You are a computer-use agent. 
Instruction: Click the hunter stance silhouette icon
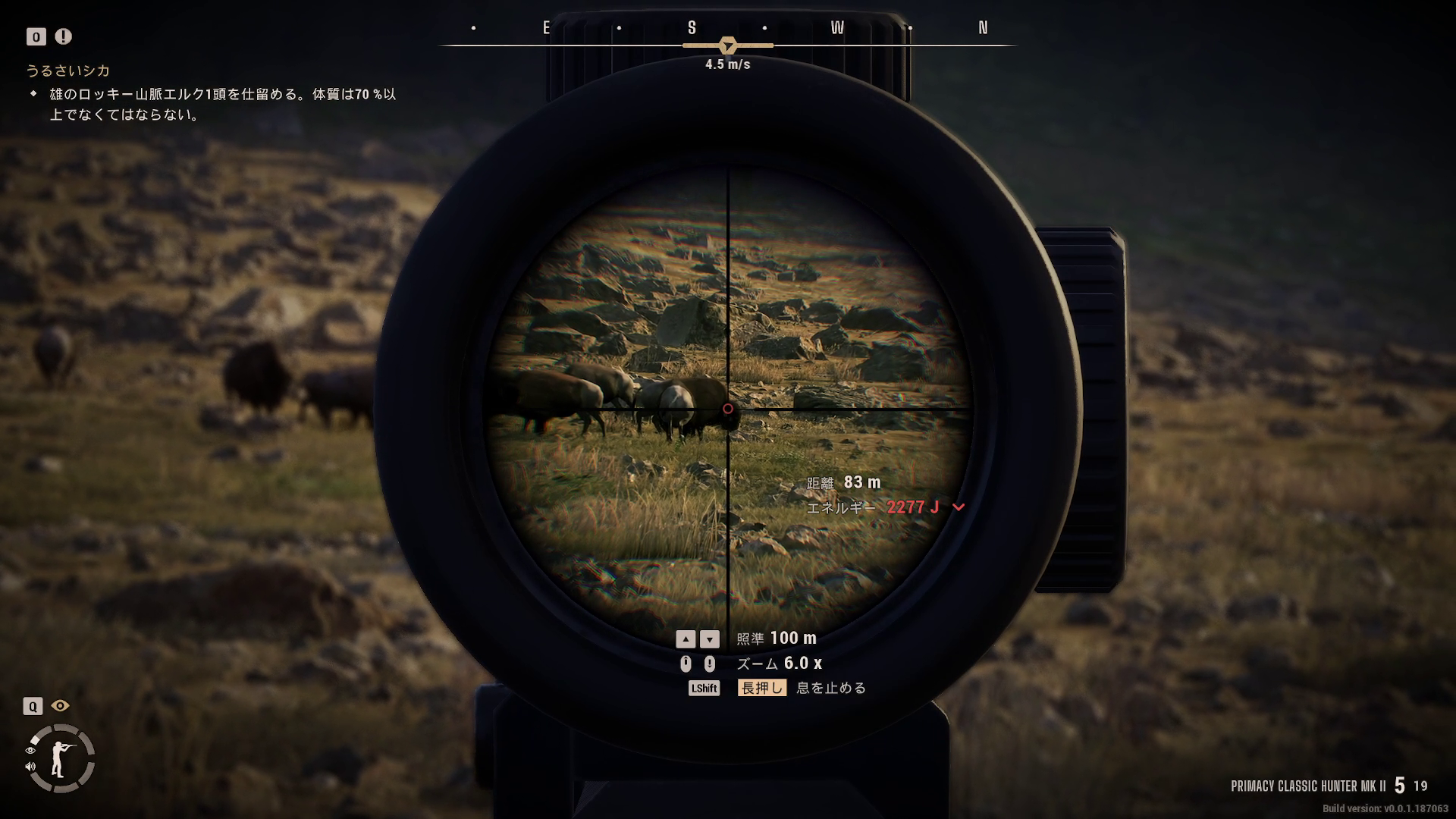[x=58, y=758]
